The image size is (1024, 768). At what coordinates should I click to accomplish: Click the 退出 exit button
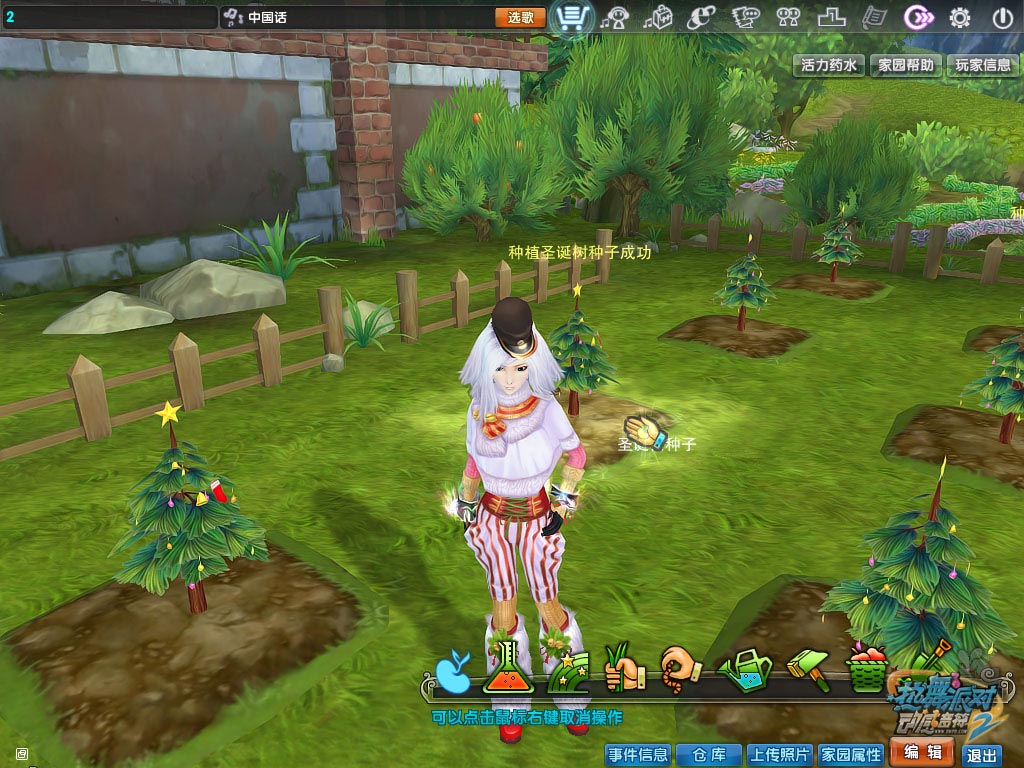(982, 756)
